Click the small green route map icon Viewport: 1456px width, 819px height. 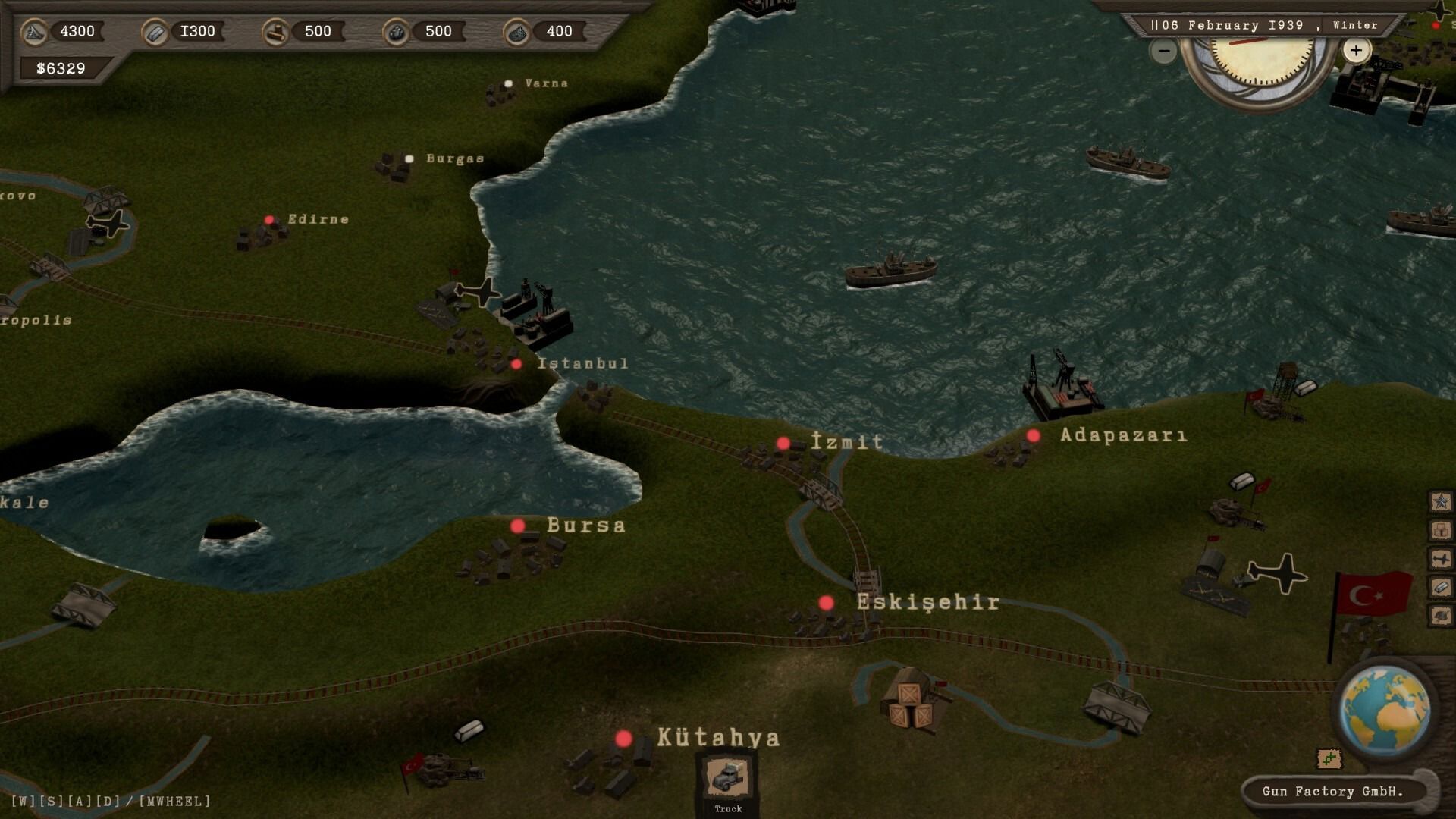tap(1329, 758)
